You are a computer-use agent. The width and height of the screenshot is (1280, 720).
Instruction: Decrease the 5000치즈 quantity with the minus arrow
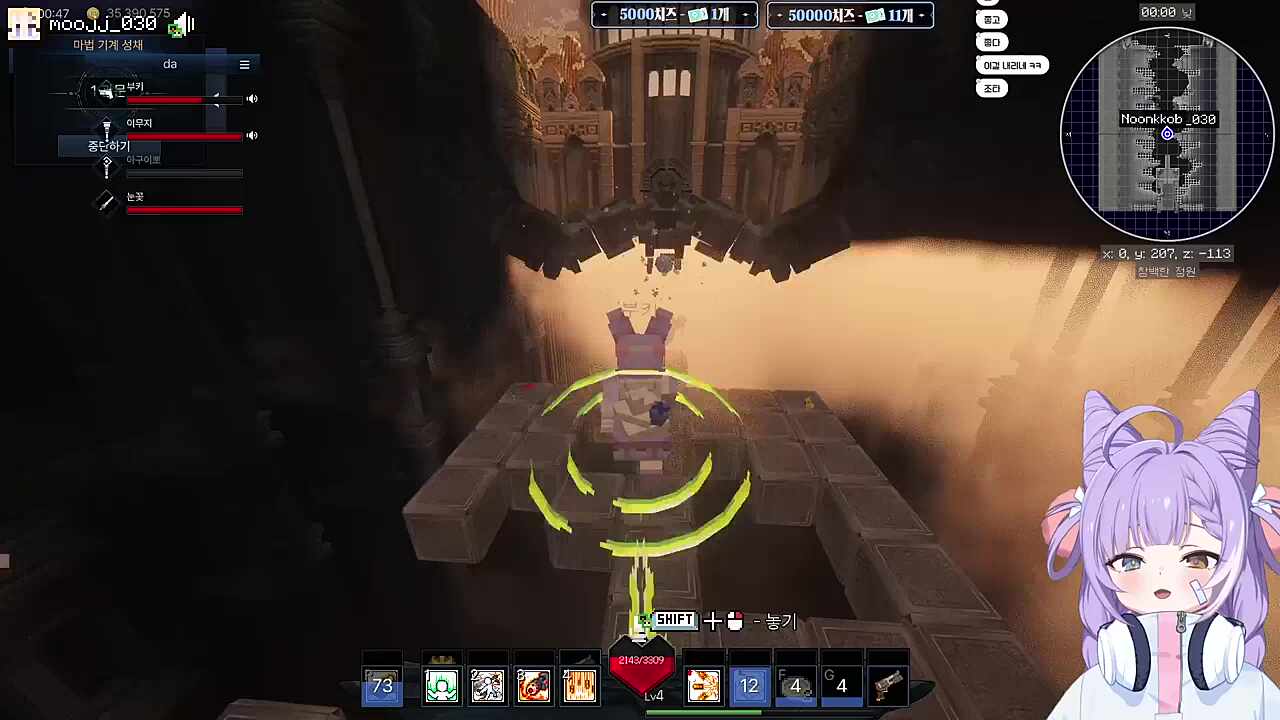(603, 15)
